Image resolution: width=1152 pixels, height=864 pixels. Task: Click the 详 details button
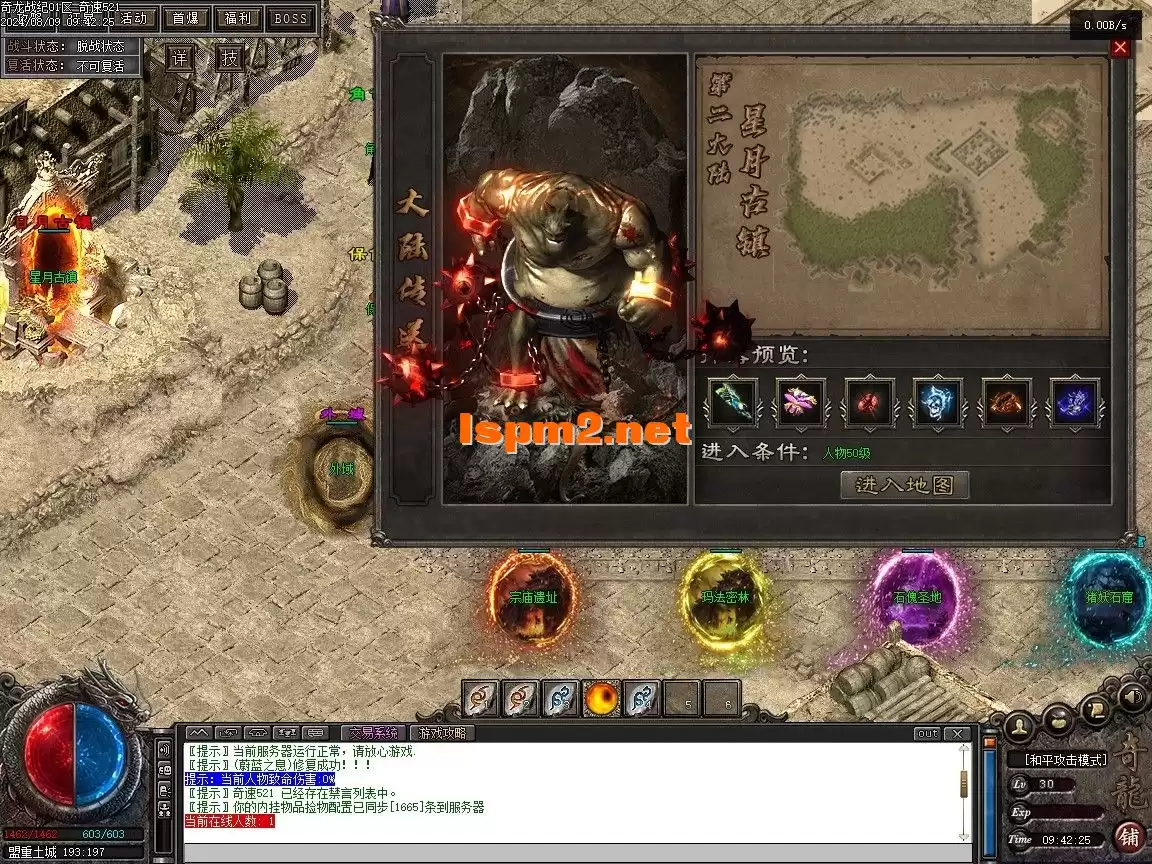(x=180, y=57)
